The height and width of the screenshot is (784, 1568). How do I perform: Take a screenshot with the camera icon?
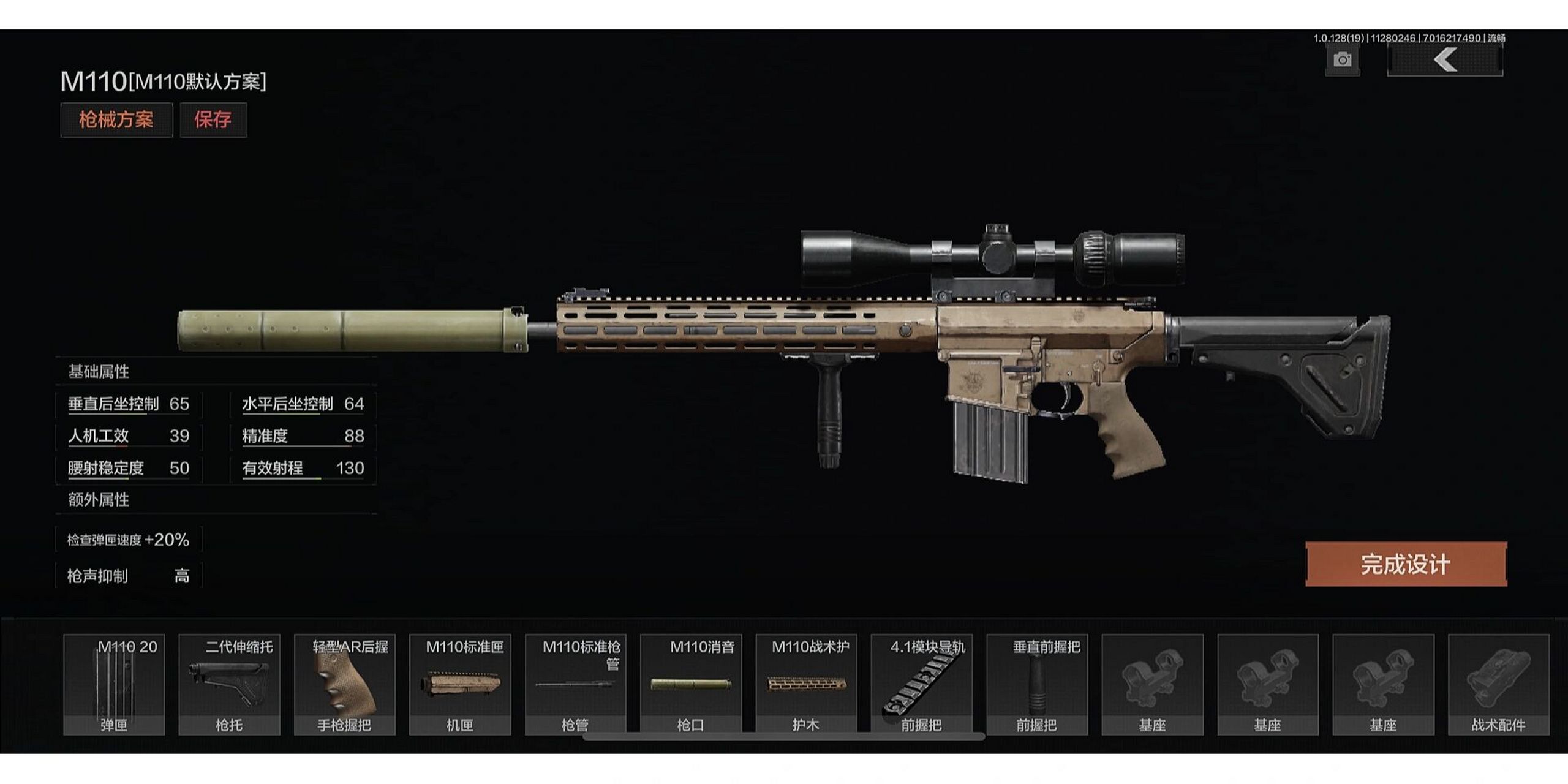[x=1342, y=60]
